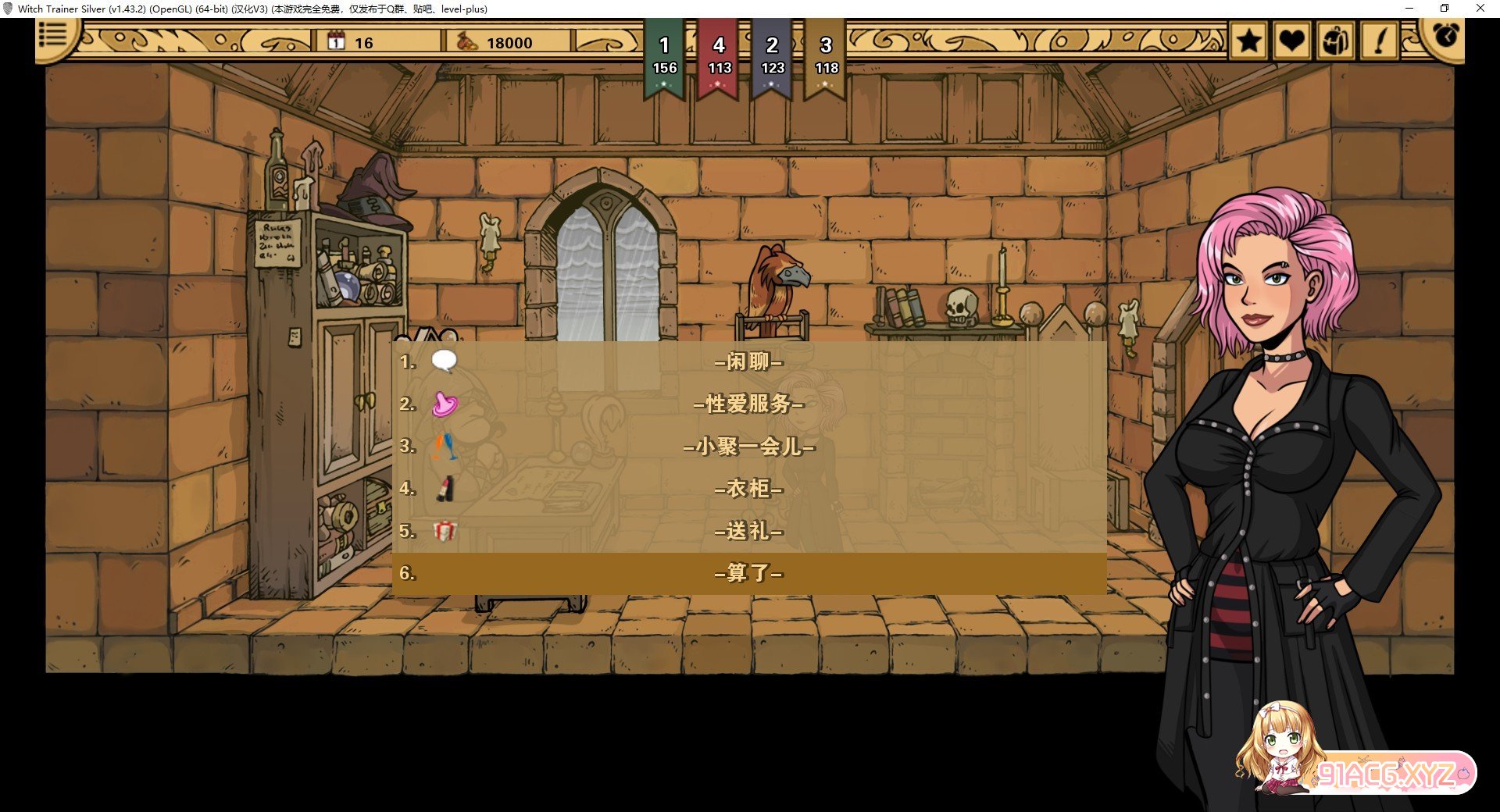This screenshot has width=1500, height=812.
Task: Minimize the game window
Action: coord(1409,9)
